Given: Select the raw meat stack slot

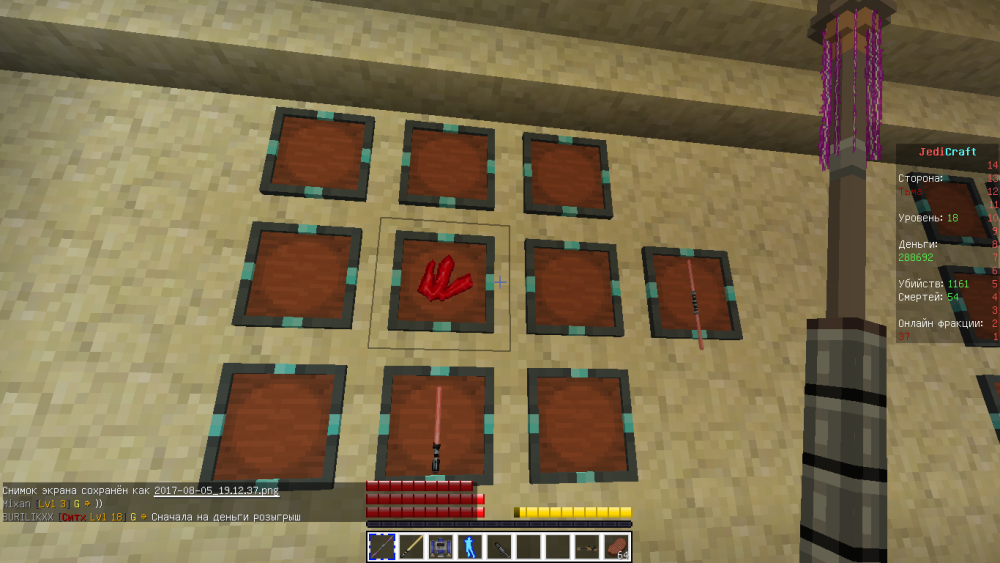Looking at the screenshot, I should tap(615, 547).
